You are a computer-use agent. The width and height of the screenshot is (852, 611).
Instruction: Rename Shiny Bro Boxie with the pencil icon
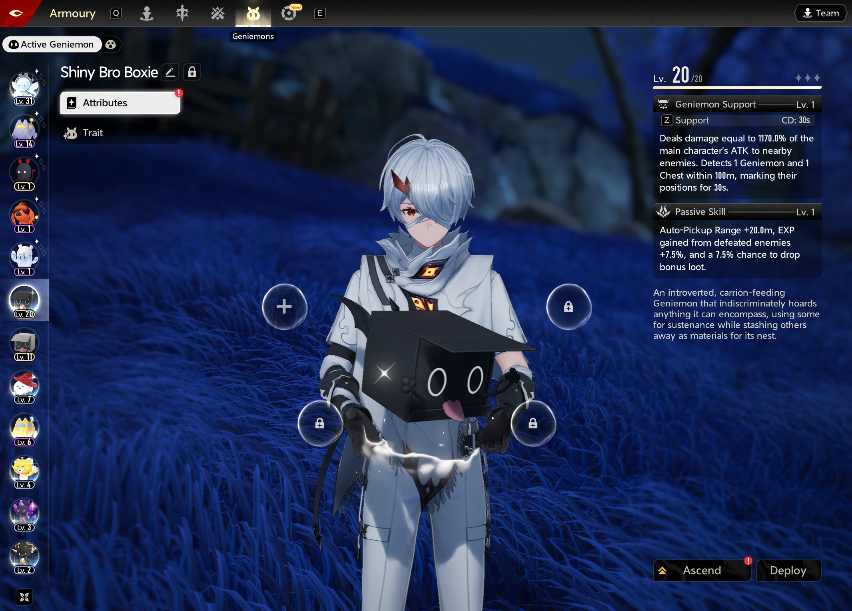coord(170,72)
